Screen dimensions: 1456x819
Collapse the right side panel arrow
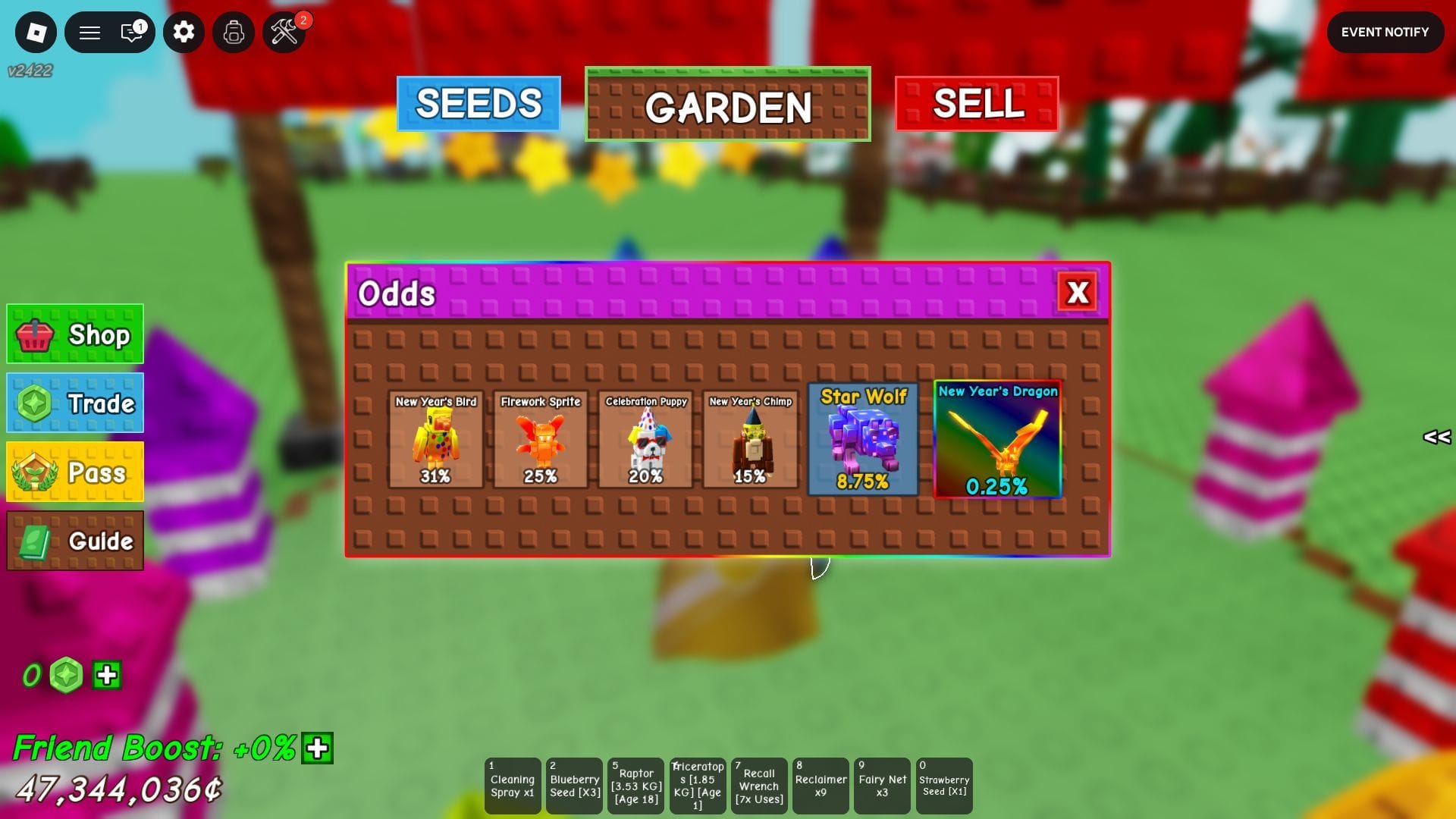[x=1436, y=438]
